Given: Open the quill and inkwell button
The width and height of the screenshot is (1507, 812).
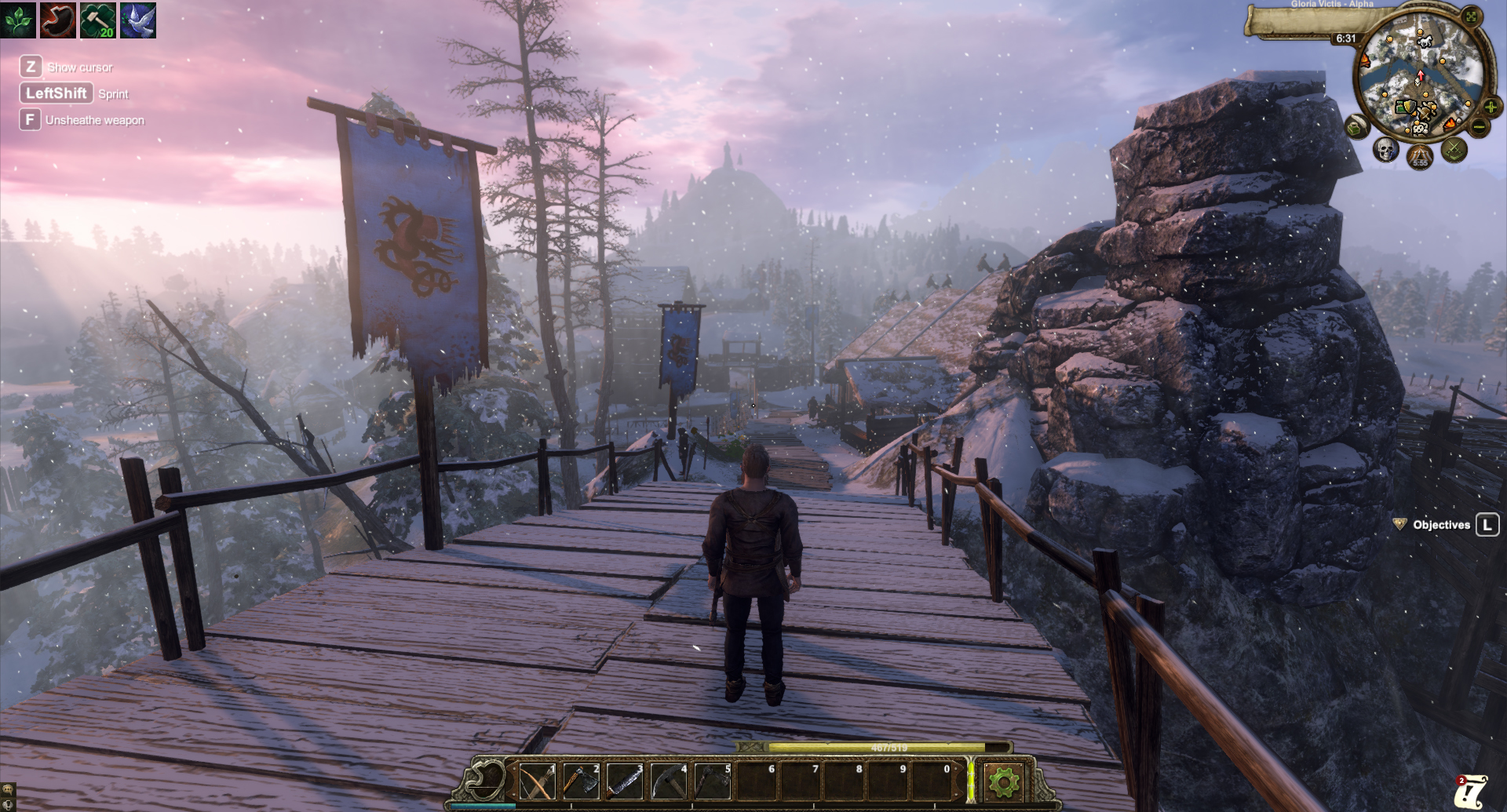Looking at the screenshot, I should (x=1356, y=126).
